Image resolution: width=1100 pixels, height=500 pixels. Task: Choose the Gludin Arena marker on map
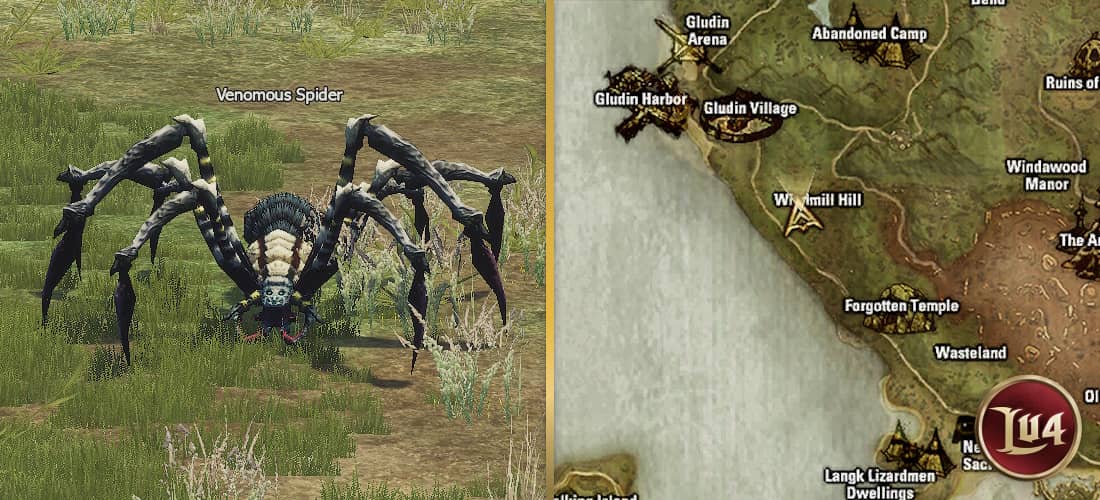coord(687,52)
